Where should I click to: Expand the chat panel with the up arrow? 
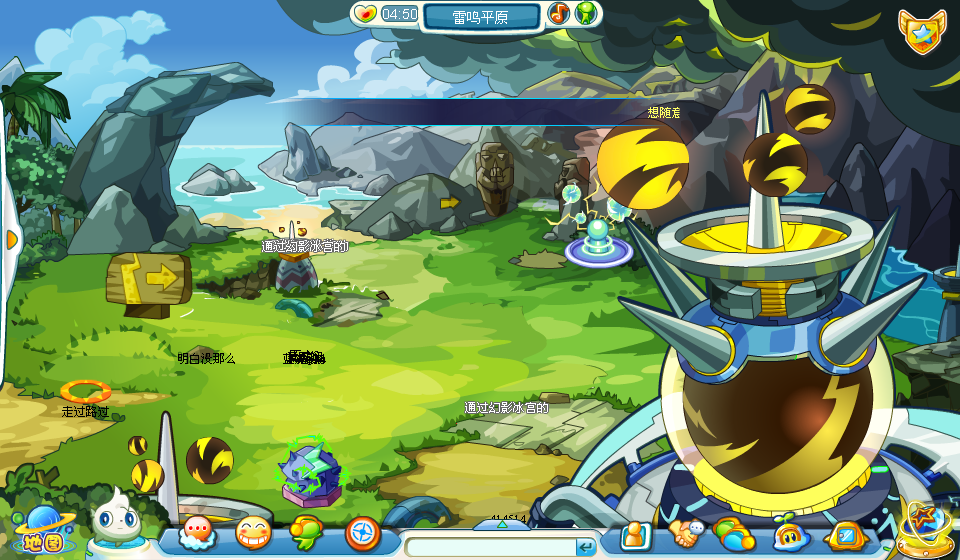500,524
